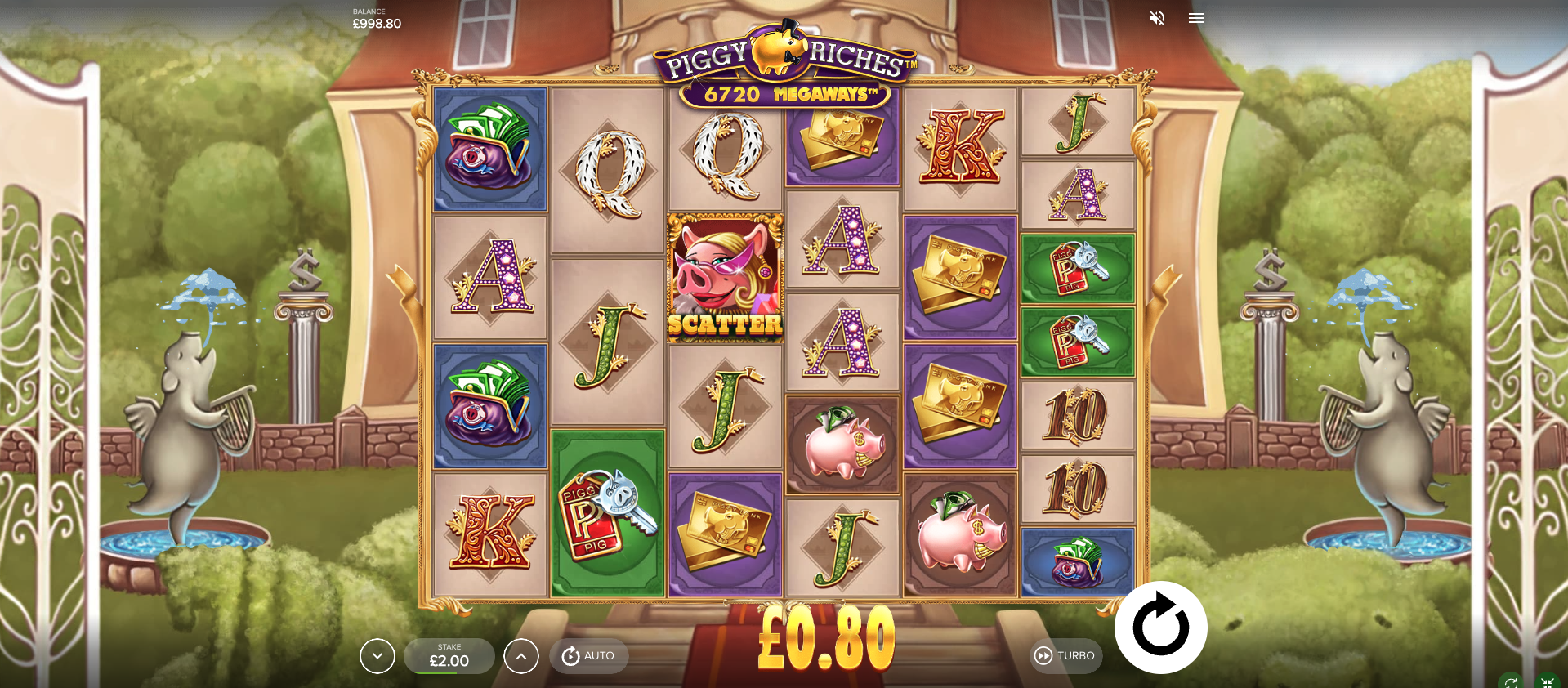Decrease the stake with the down arrow
1568x688 pixels.
pyautogui.click(x=377, y=655)
